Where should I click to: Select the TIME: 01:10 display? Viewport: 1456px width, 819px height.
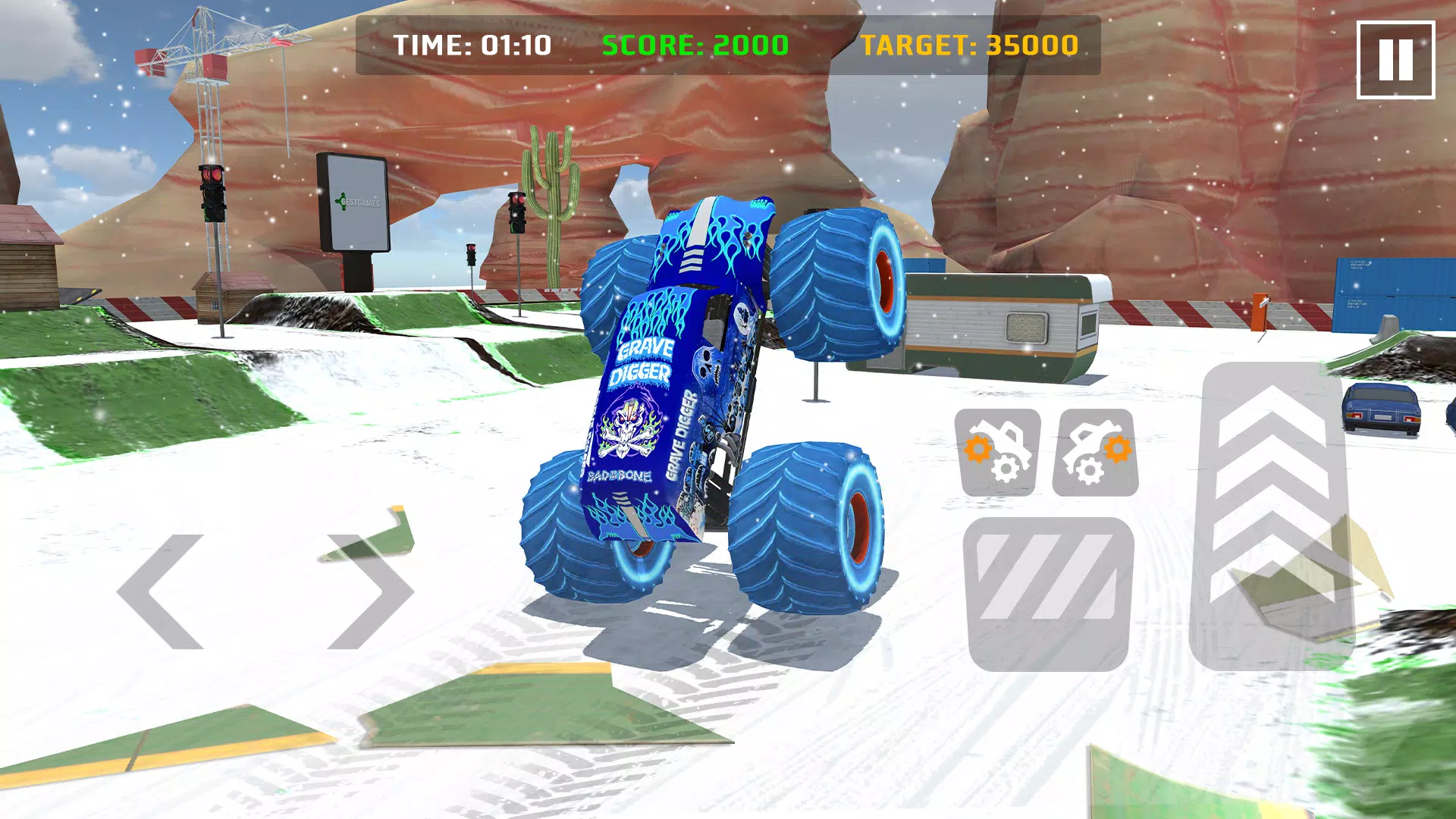[474, 45]
